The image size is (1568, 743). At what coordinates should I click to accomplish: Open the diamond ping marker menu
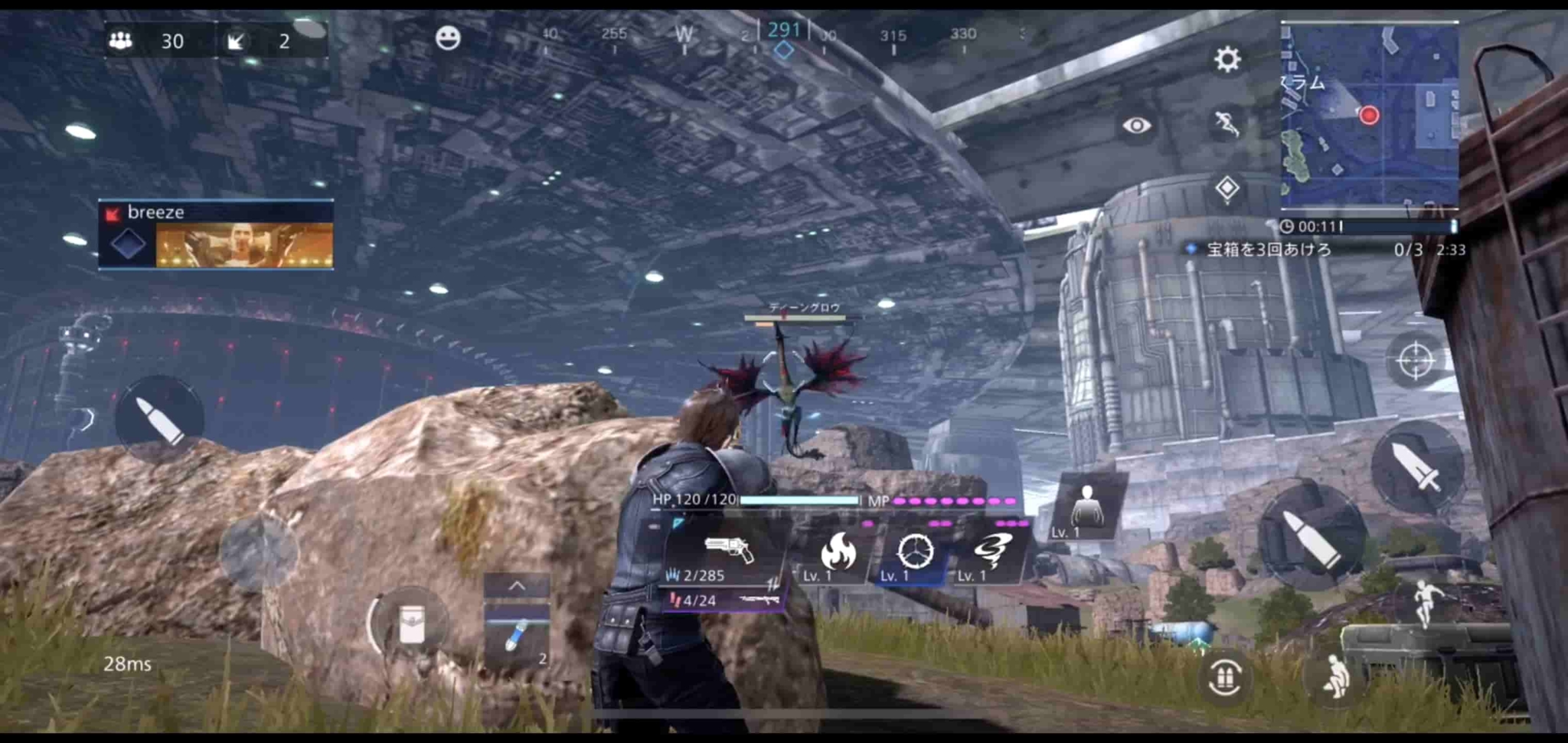coord(1228,184)
